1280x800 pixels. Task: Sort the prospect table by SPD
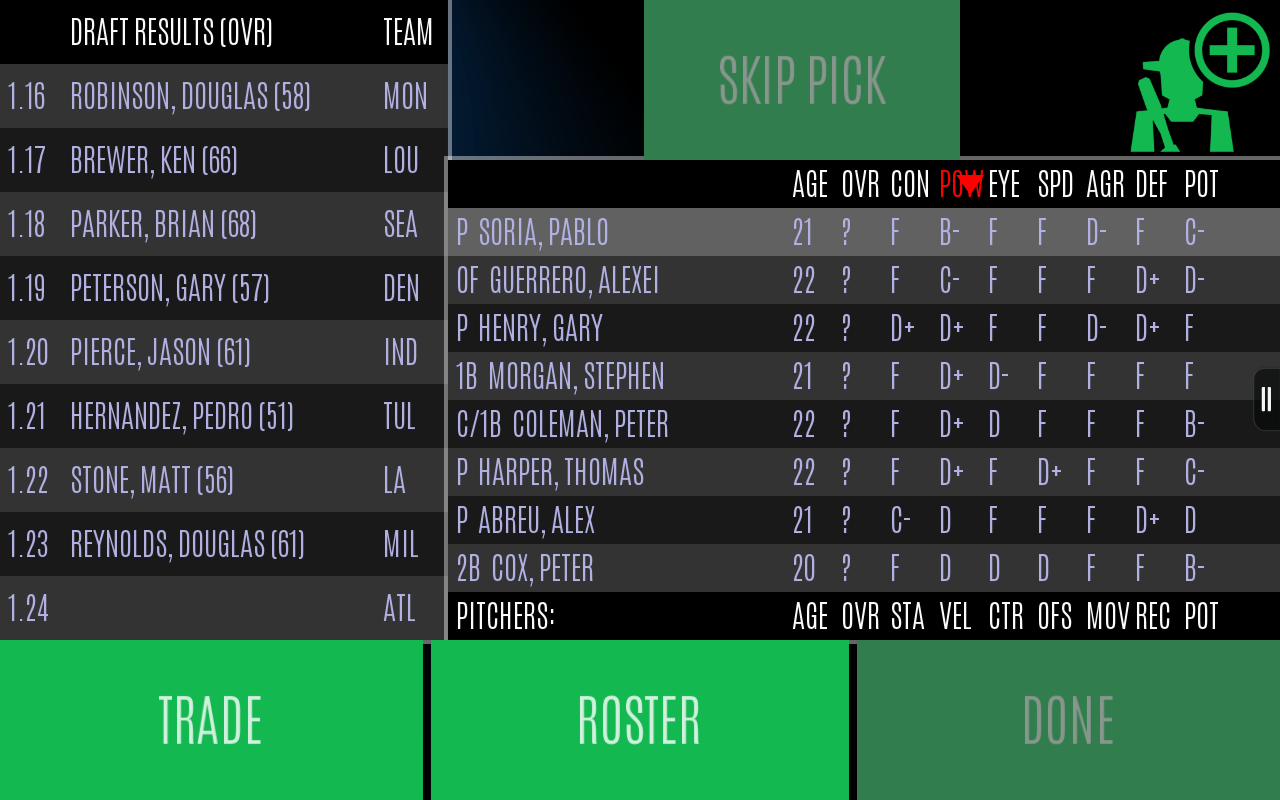point(1054,184)
